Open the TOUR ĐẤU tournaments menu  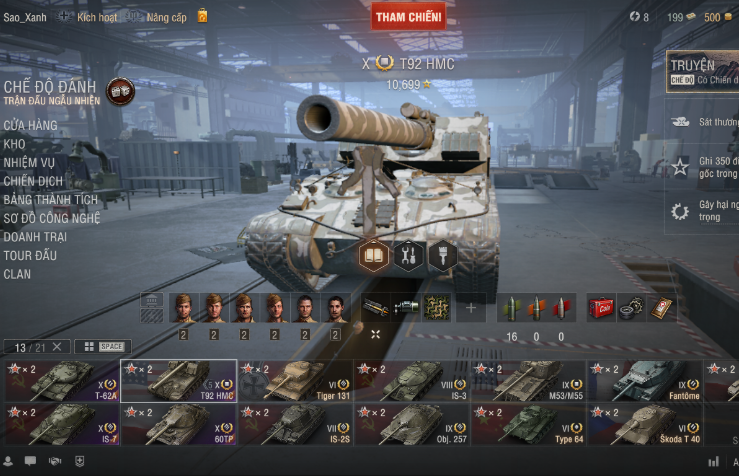(30, 255)
